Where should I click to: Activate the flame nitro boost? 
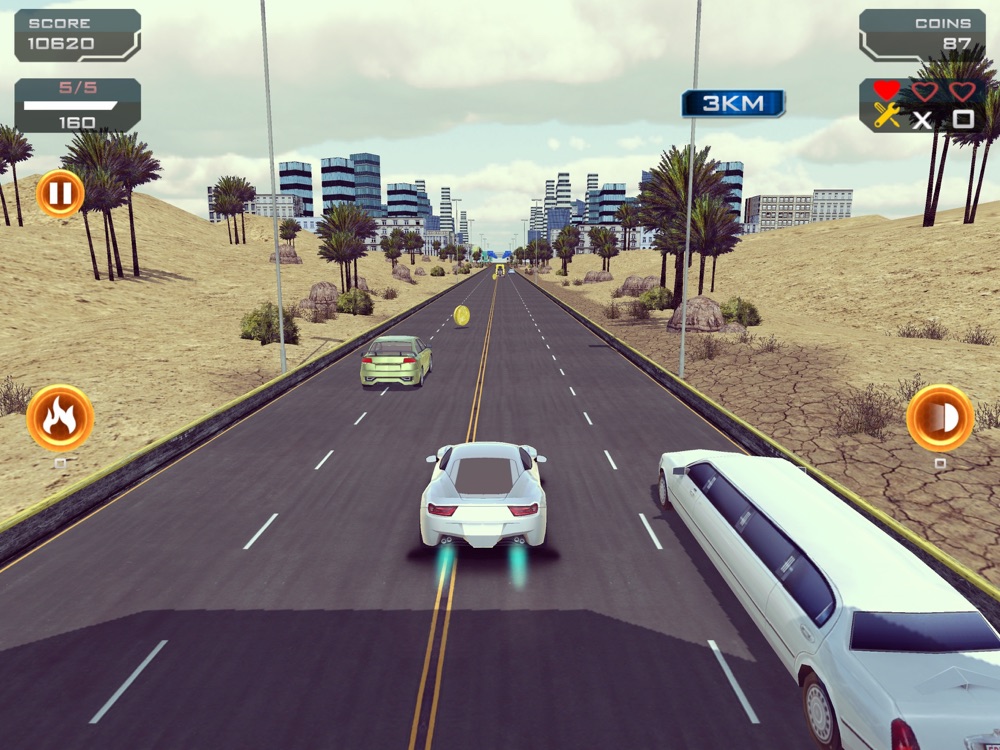pyautogui.click(x=60, y=418)
